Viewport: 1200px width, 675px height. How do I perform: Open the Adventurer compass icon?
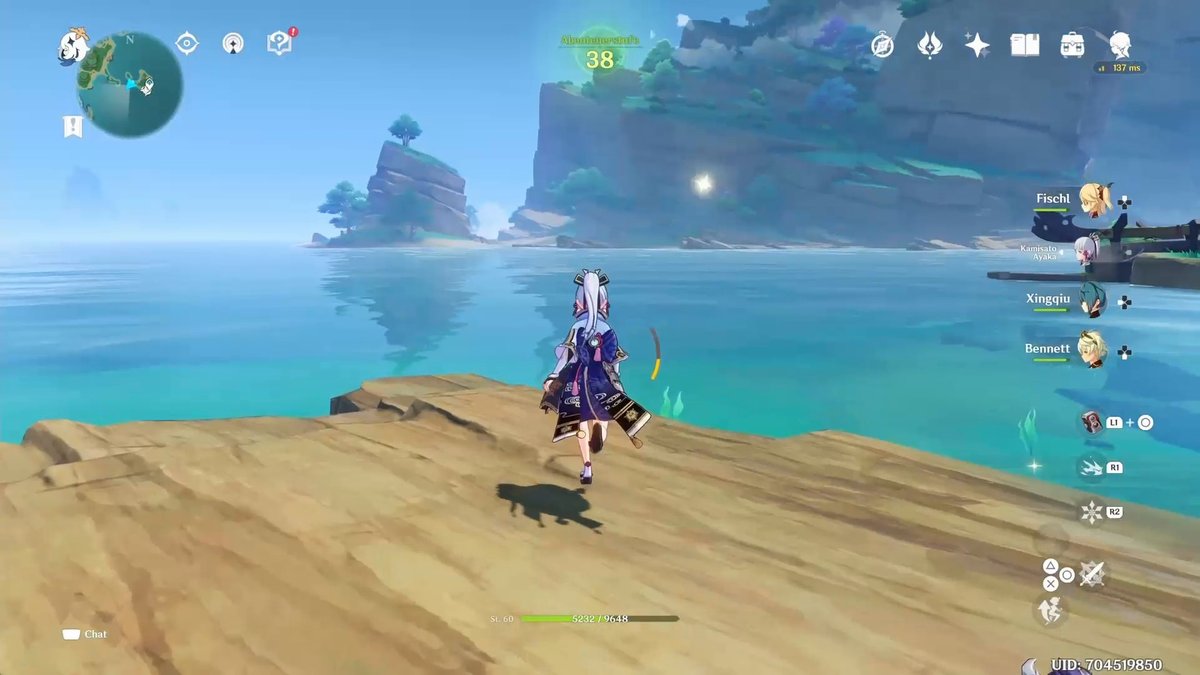click(882, 45)
